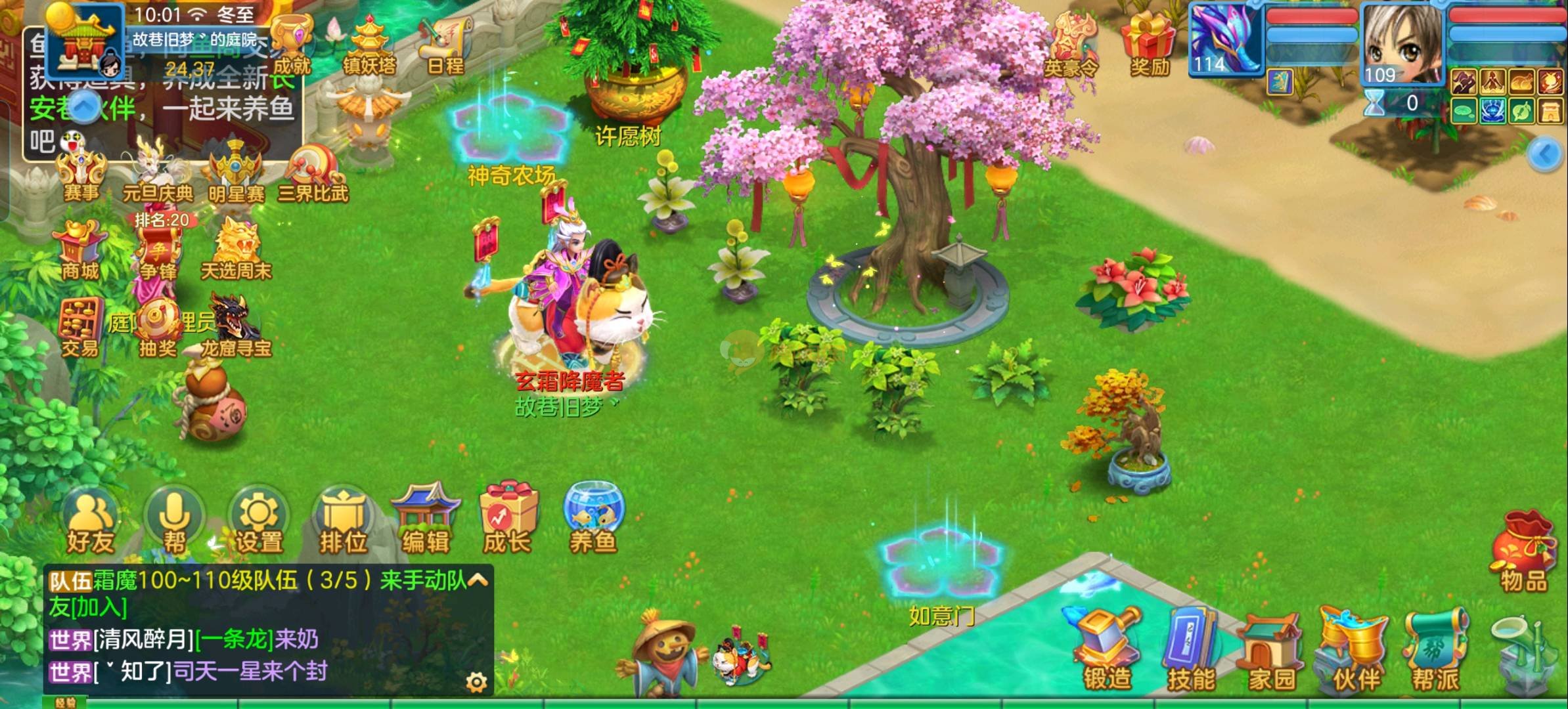Open the 好友 friends list
Viewport: 1568px width, 709px height.
[91, 522]
